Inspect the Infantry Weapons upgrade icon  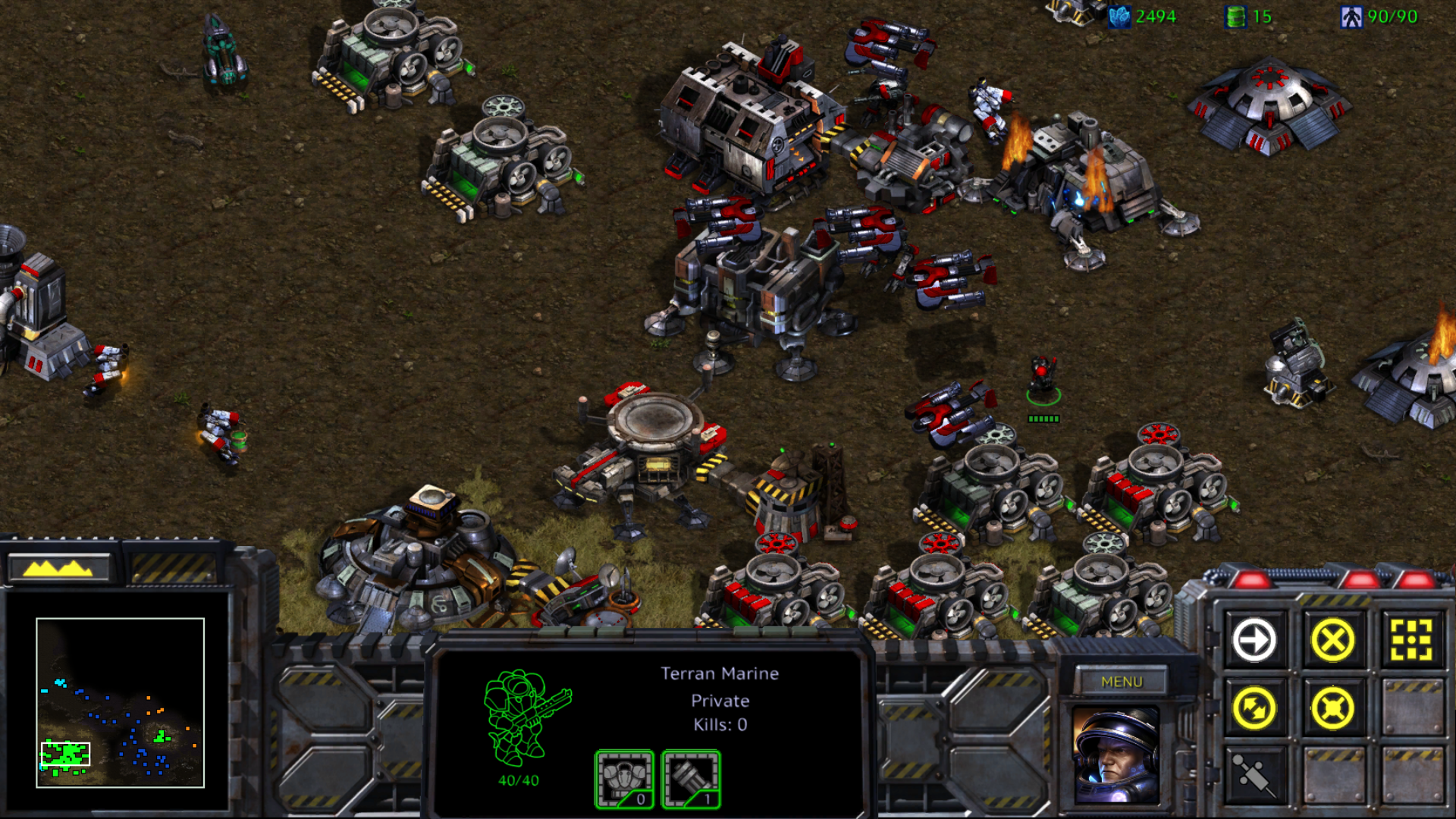[x=691, y=779]
